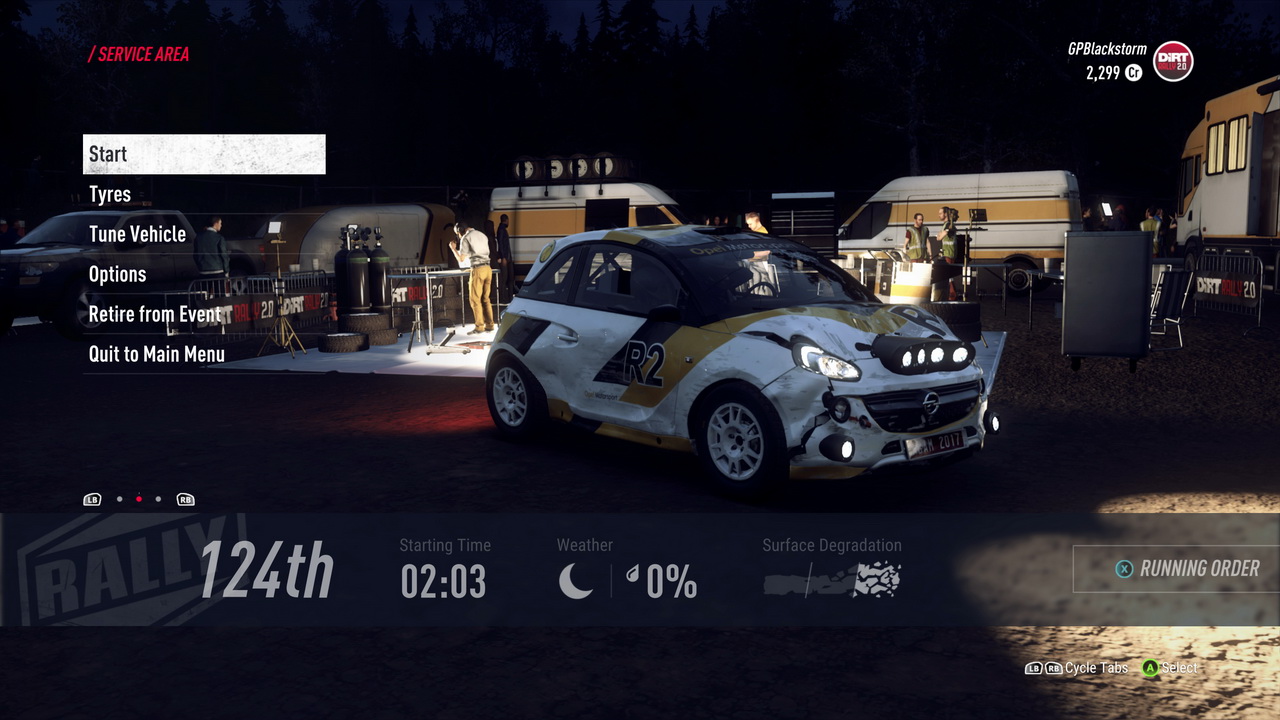This screenshot has width=1280, height=720.
Task: Open the Tyres menu
Action: click(110, 194)
